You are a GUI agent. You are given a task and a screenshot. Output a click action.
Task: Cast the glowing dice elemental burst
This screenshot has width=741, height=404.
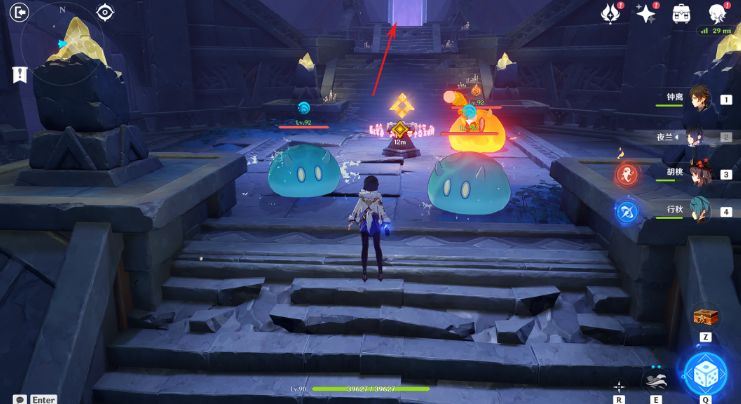click(x=705, y=373)
